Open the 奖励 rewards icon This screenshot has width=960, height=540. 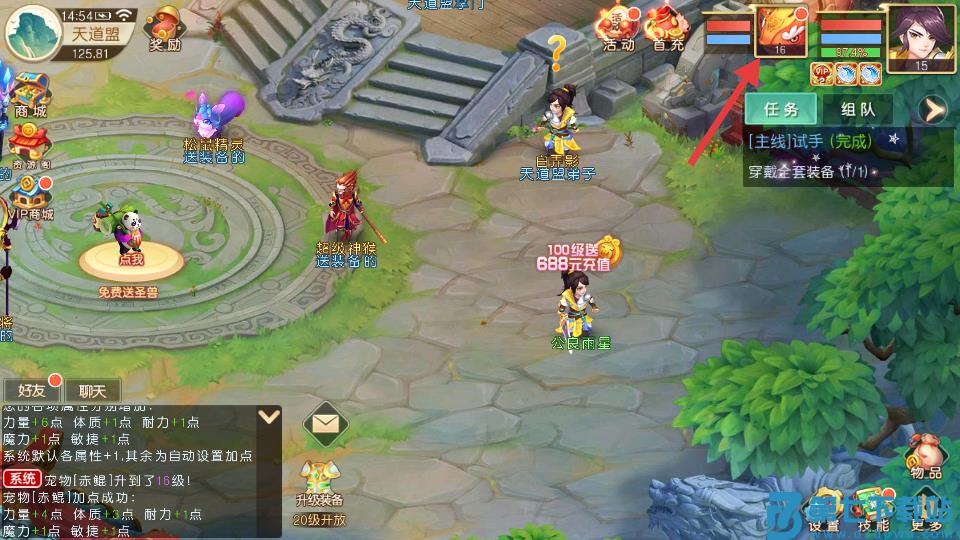166,28
